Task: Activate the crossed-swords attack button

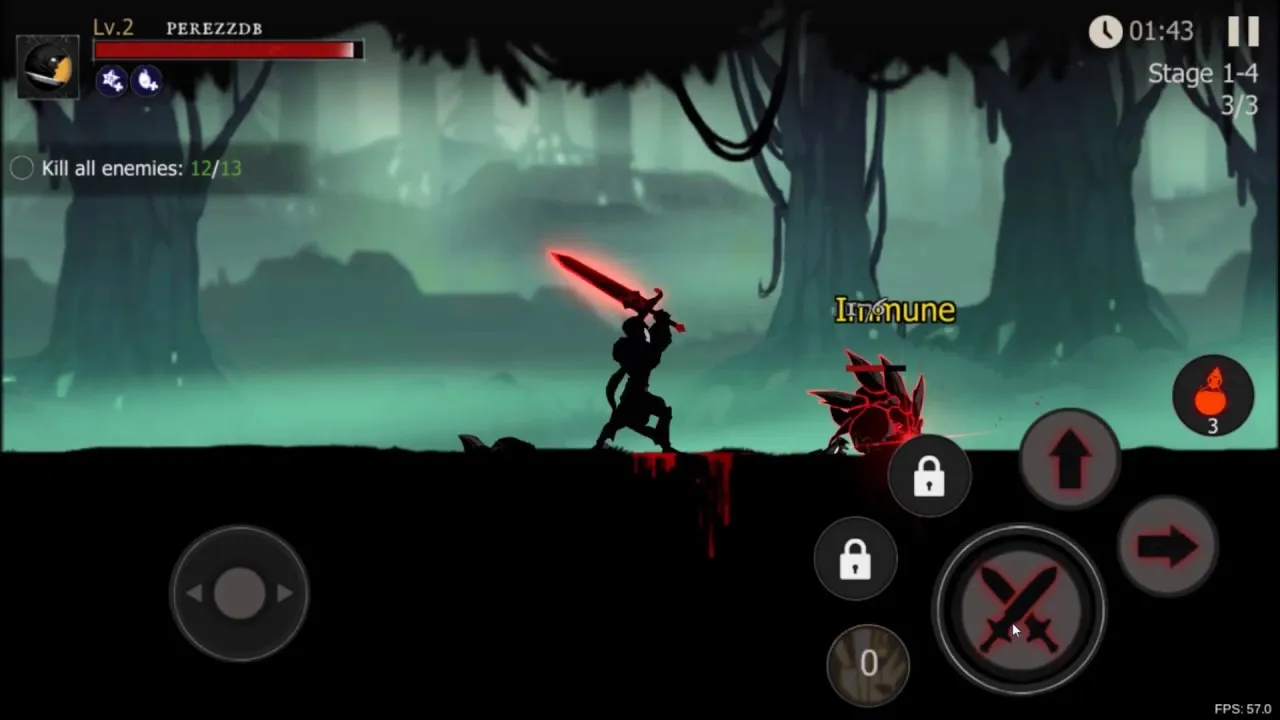Action: point(1018,609)
